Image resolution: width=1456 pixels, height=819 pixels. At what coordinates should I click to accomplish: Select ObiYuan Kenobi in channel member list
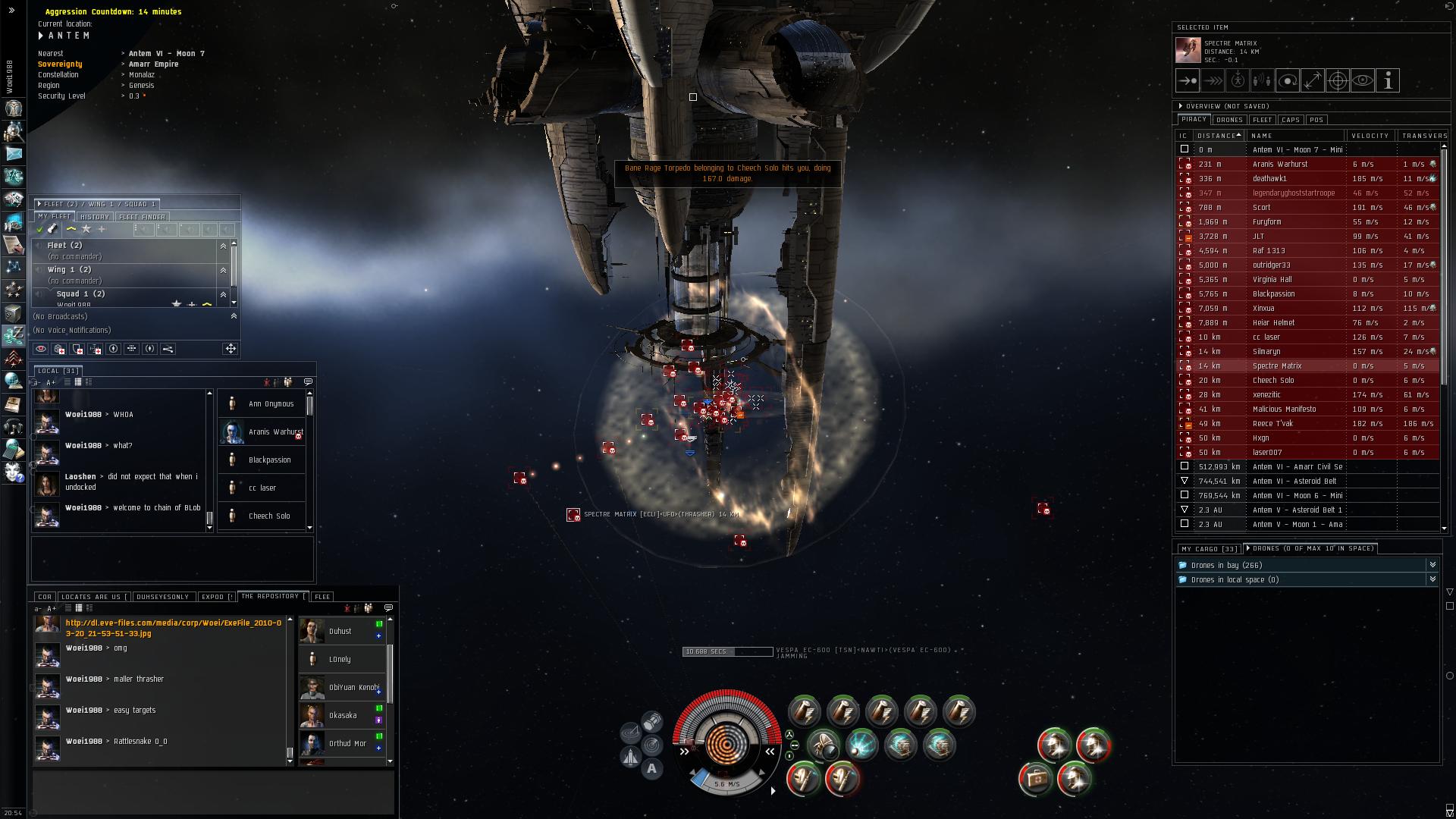pyautogui.click(x=353, y=688)
